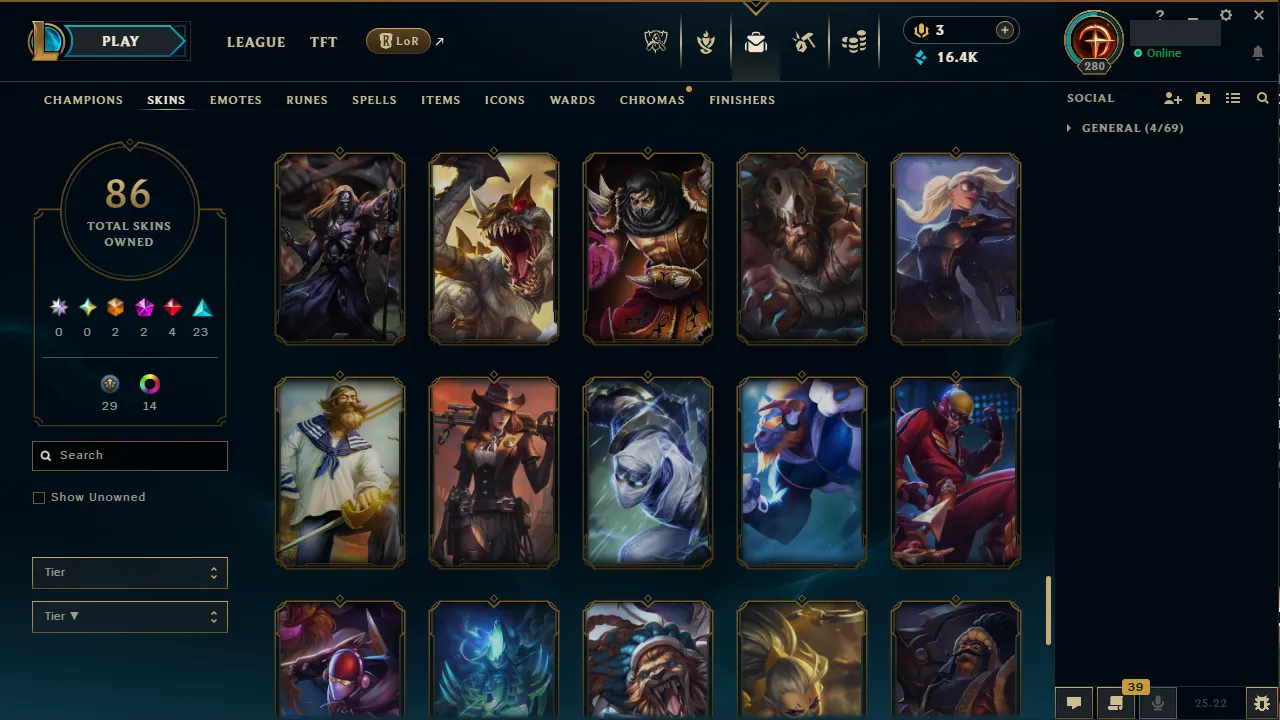Create a friend group with folder-plus icon

[x=1202, y=98]
